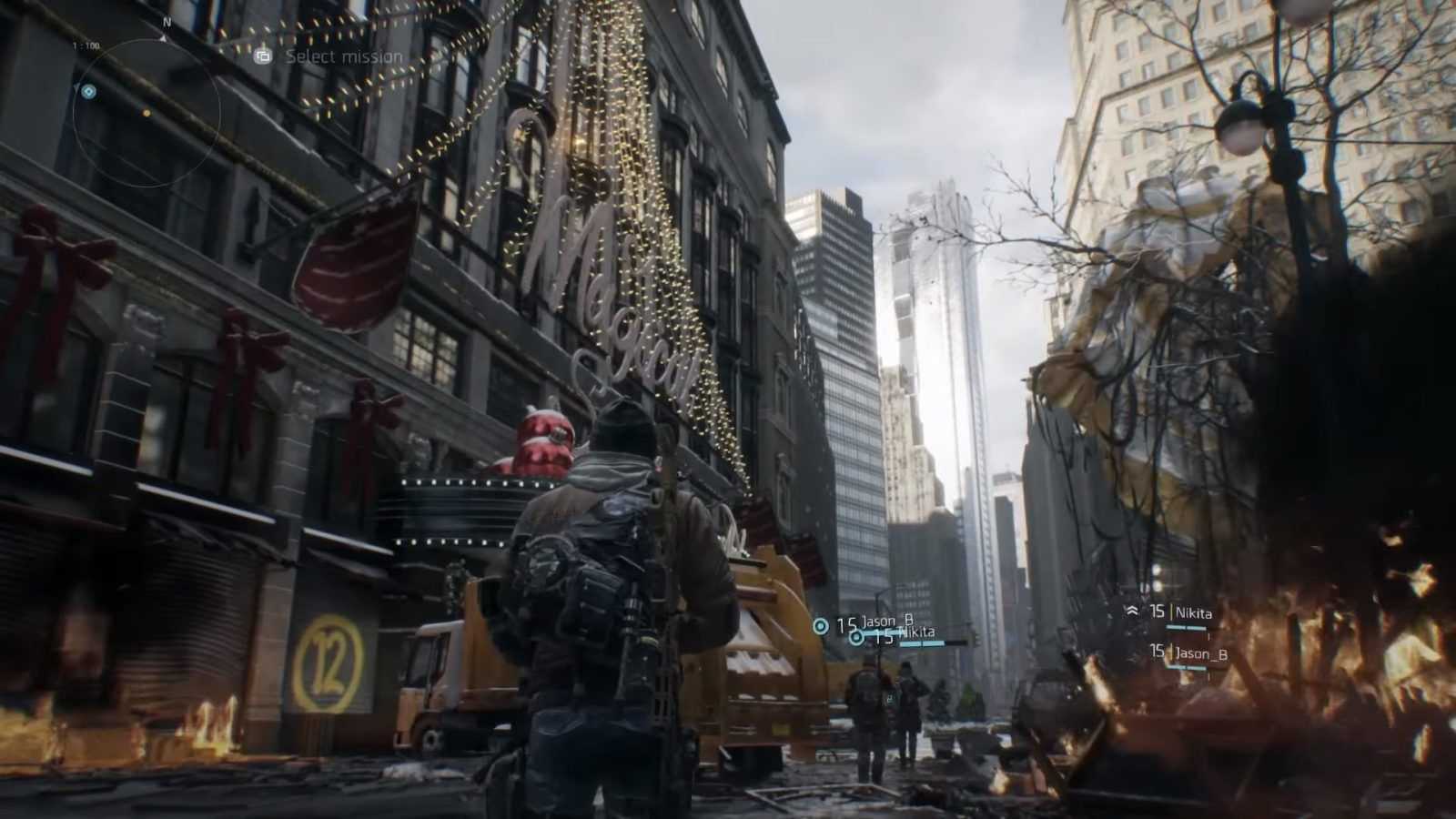Click the orange dot on the minimap
Image resolution: width=1456 pixels, height=819 pixels.
click(147, 114)
